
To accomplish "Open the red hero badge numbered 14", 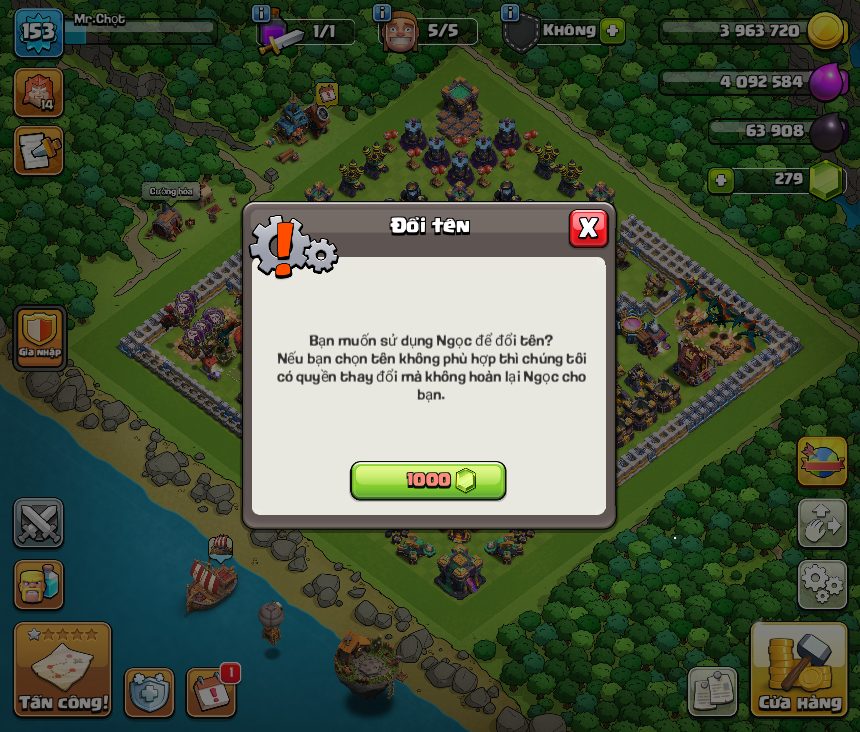I will click(x=38, y=92).
